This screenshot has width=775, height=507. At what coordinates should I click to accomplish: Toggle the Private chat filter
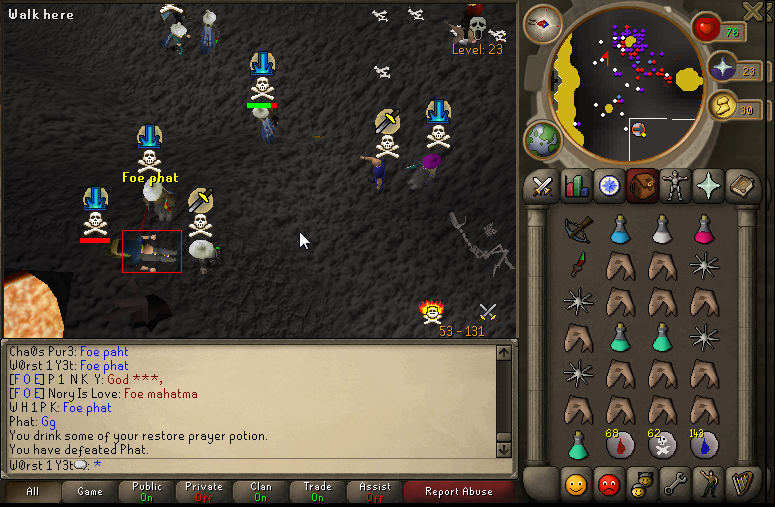pyautogui.click(x=204, y=491)
